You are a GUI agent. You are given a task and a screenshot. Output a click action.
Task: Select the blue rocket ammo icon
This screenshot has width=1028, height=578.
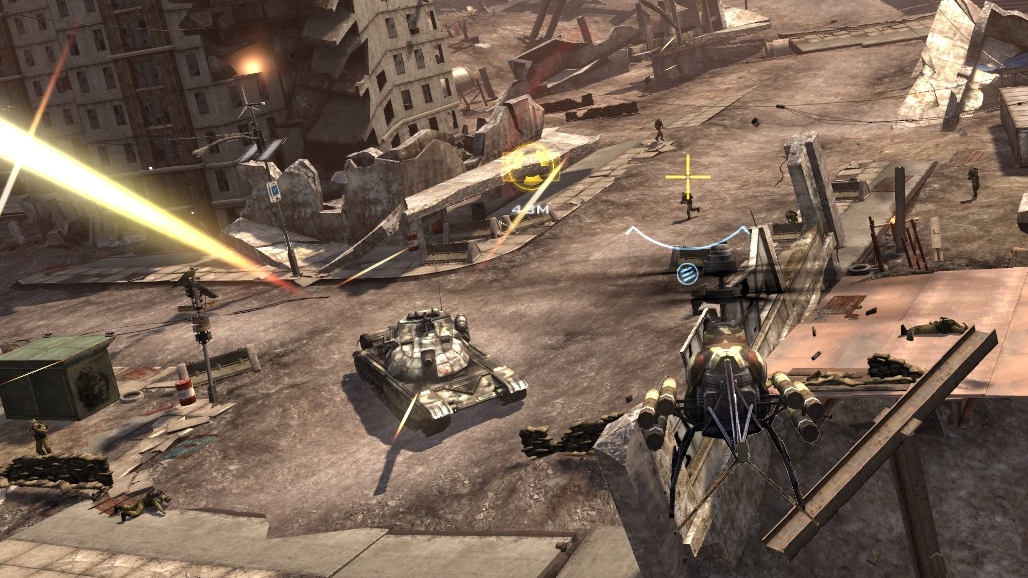(x=686, y=273)
